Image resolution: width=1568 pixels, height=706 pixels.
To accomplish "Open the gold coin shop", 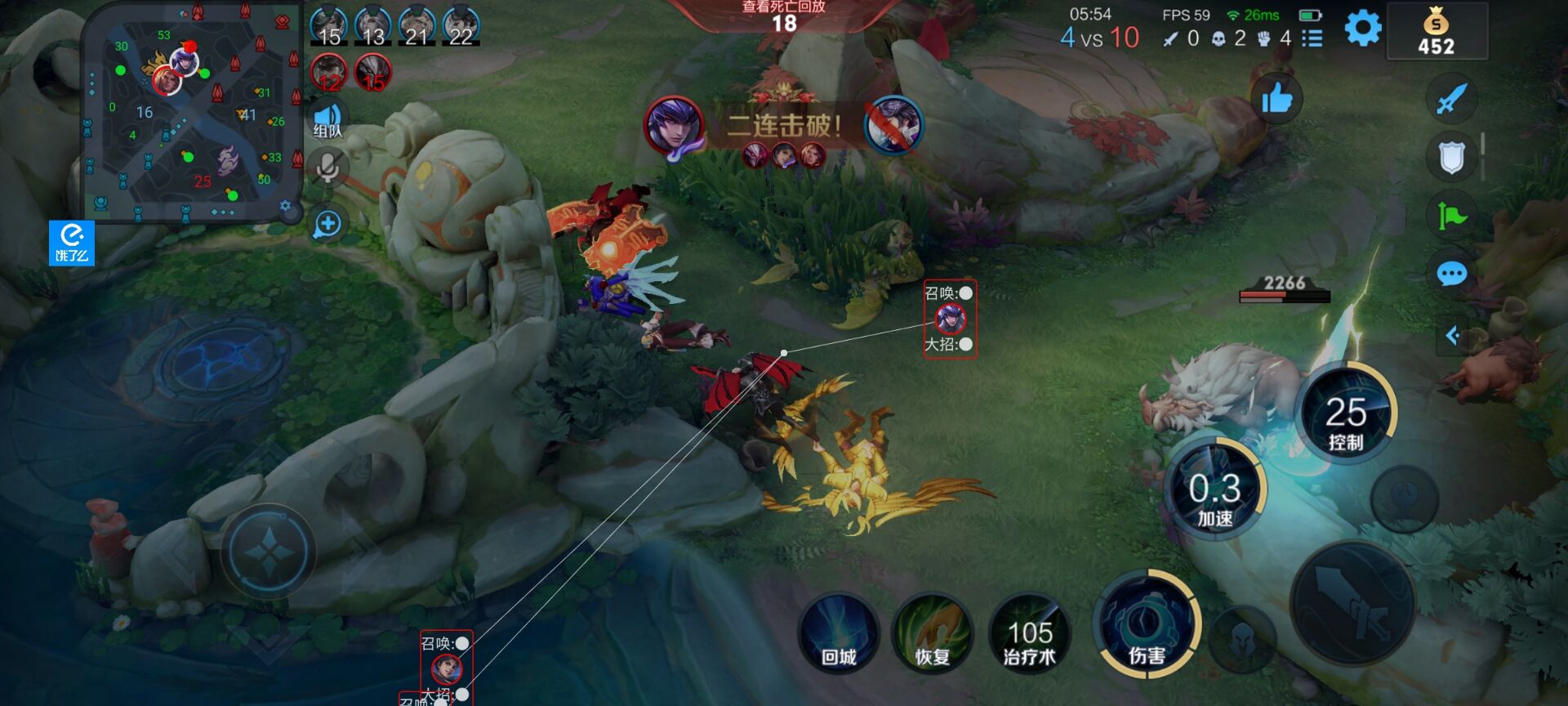I will pyautogui.click(x=1437, y=32).
